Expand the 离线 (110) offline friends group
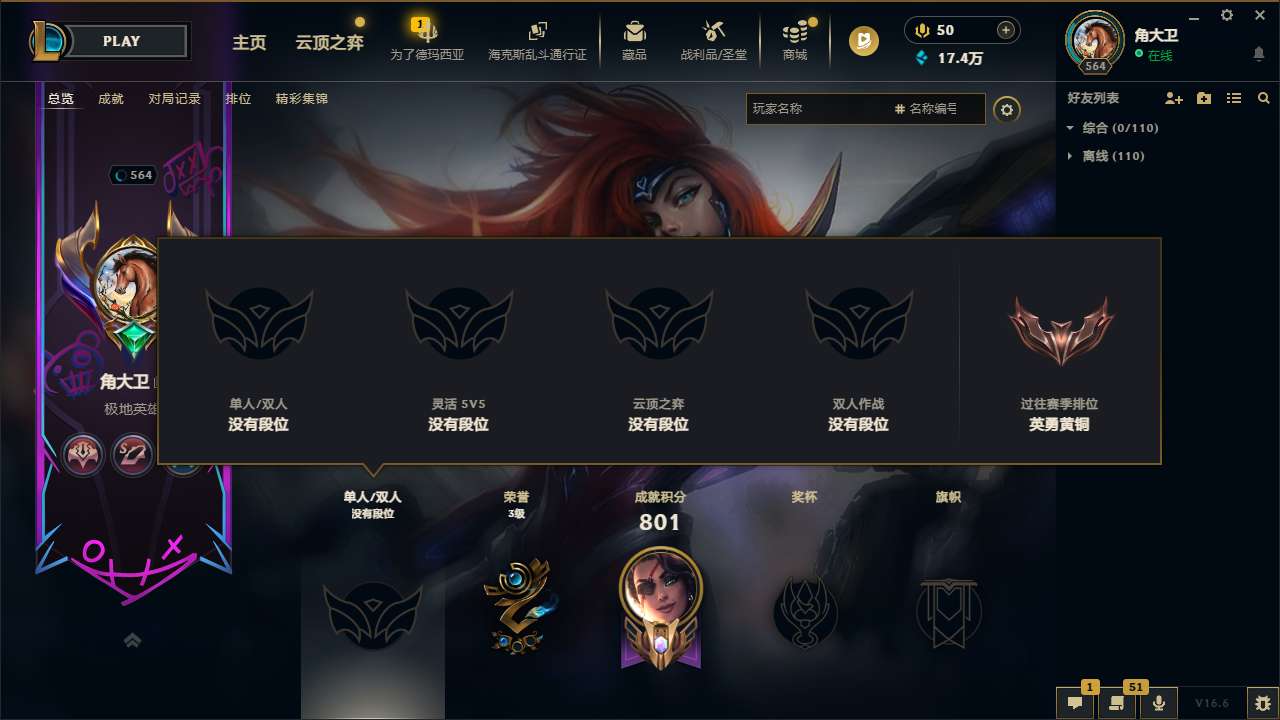This screenshot has height=720, width=1280. 1068,156
